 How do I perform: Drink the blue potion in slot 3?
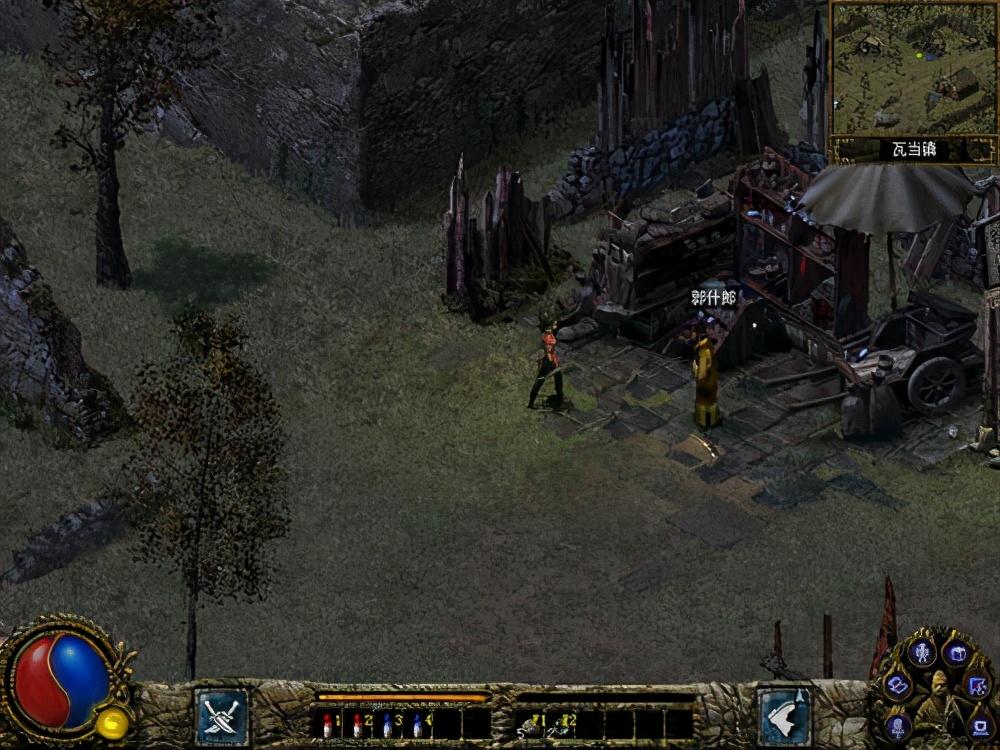pyautogui.click(x=387, y=723)
